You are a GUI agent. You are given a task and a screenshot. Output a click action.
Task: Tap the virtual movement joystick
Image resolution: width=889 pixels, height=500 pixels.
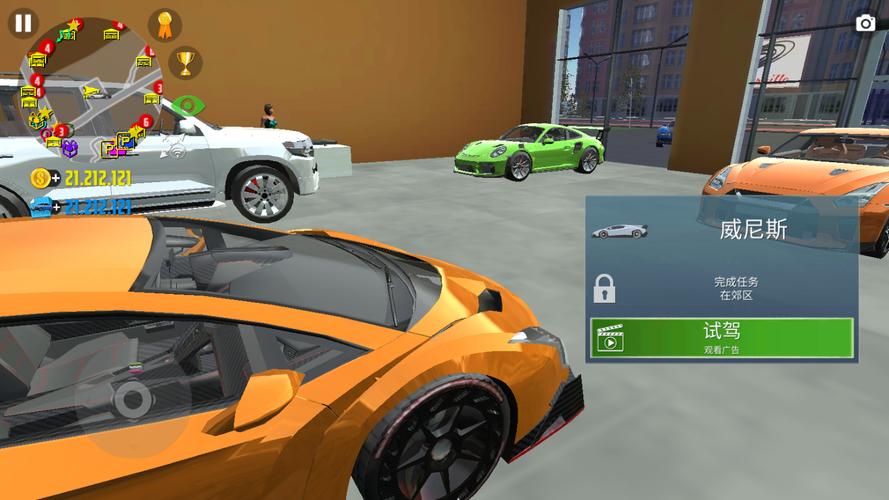(x=132, y=401)
